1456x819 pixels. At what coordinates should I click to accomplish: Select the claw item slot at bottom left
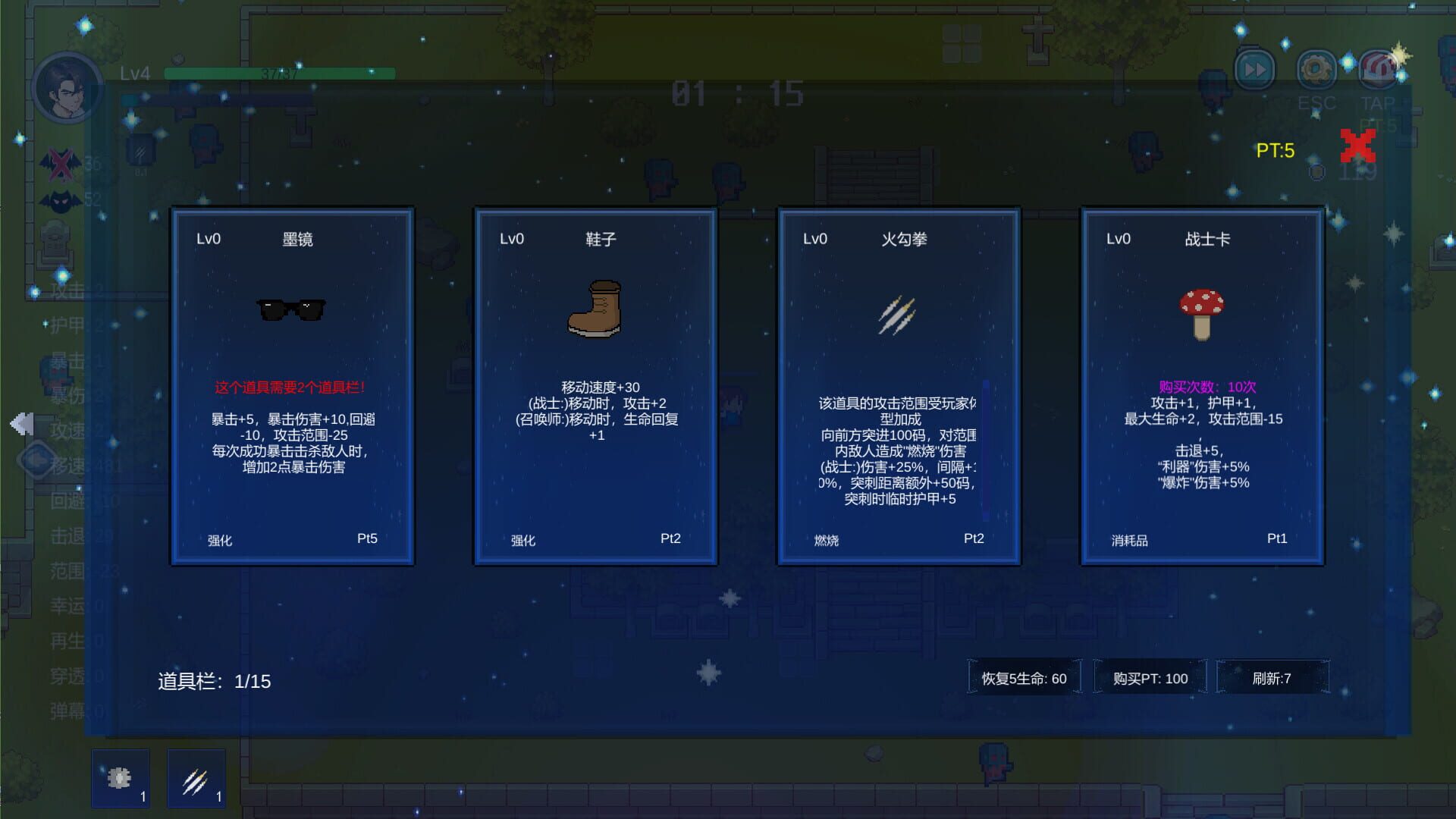tap(196, 777)
